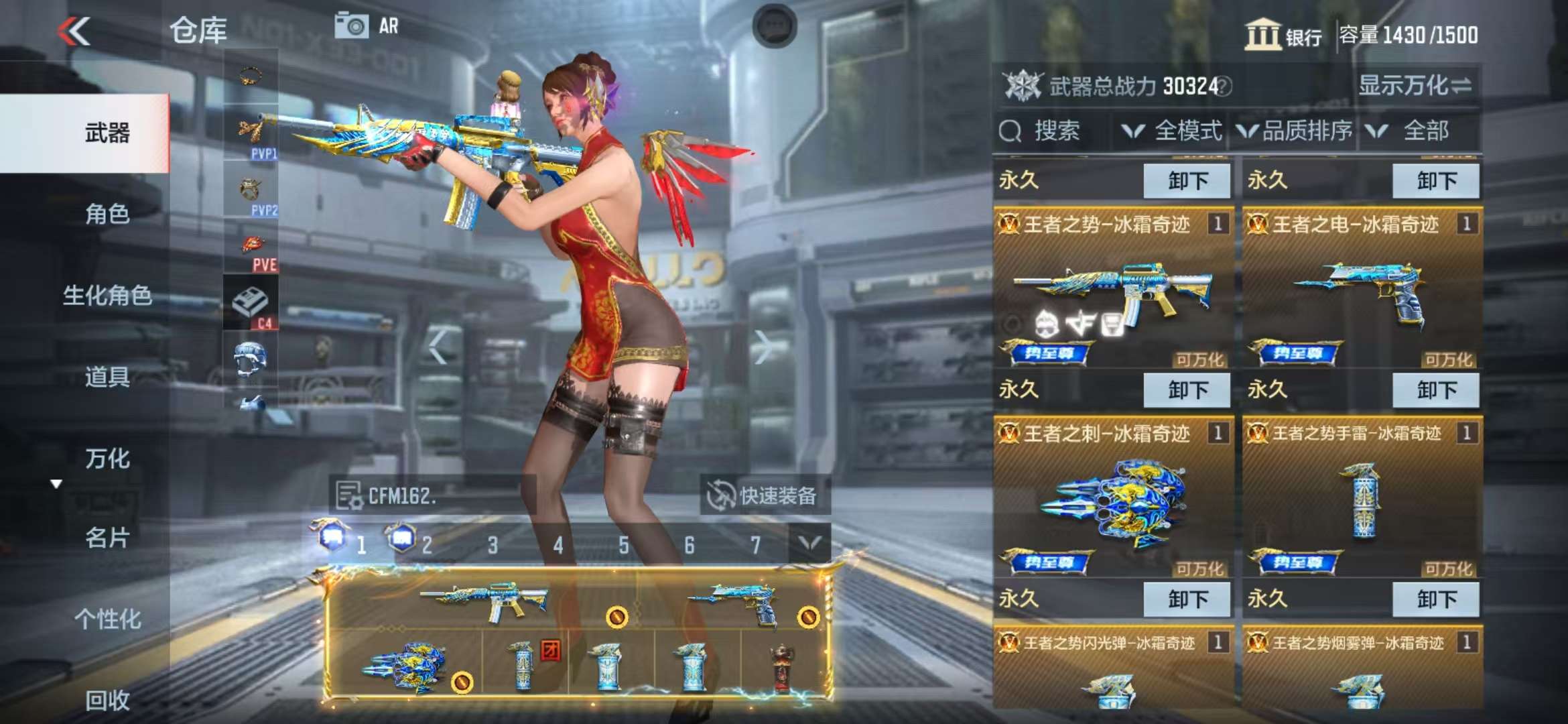Open the 道具 tab
Viewport: 1568px width, 724px height.
[107, 377]
